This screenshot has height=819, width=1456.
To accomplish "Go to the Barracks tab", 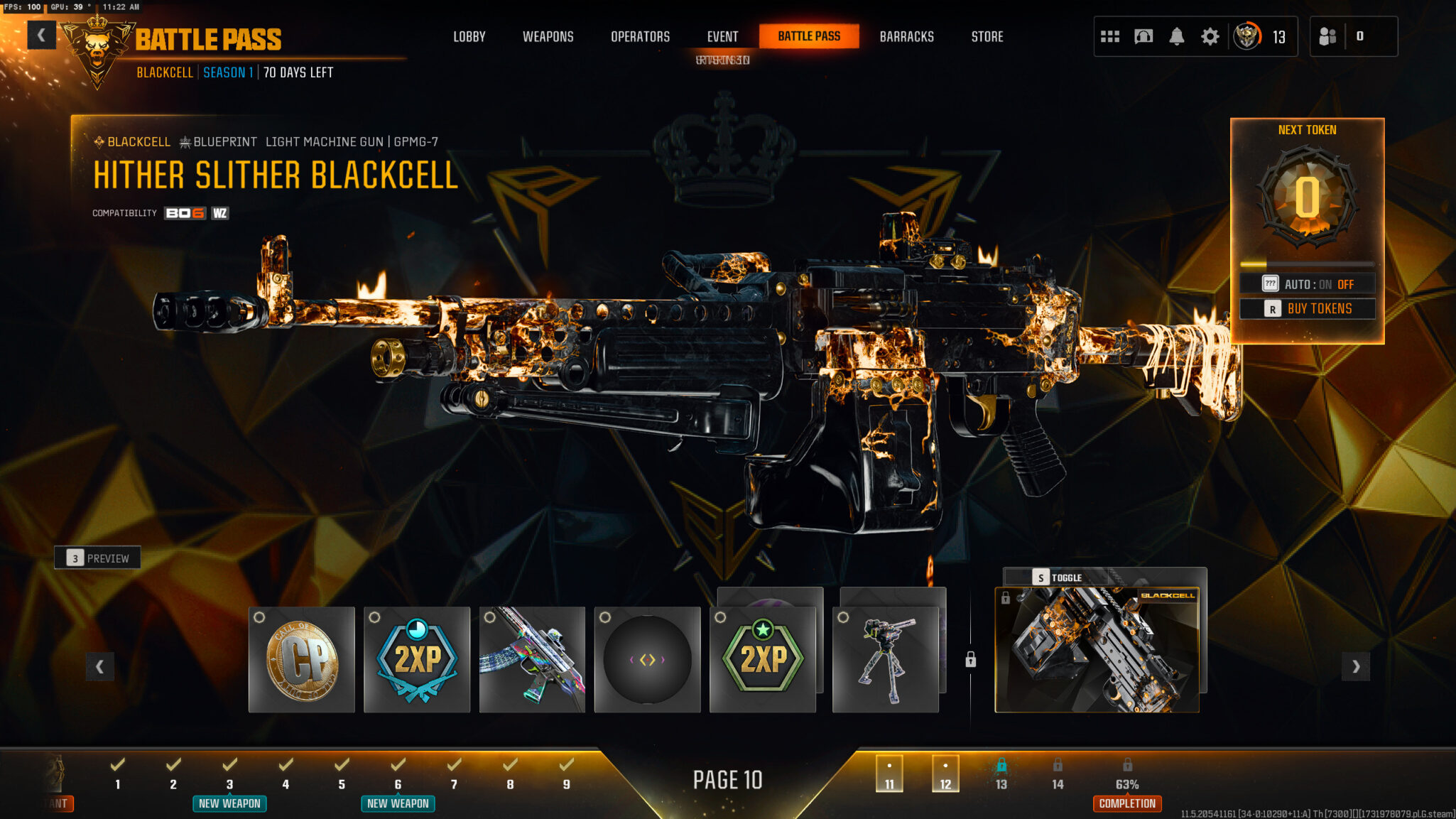I will (906, 36).
